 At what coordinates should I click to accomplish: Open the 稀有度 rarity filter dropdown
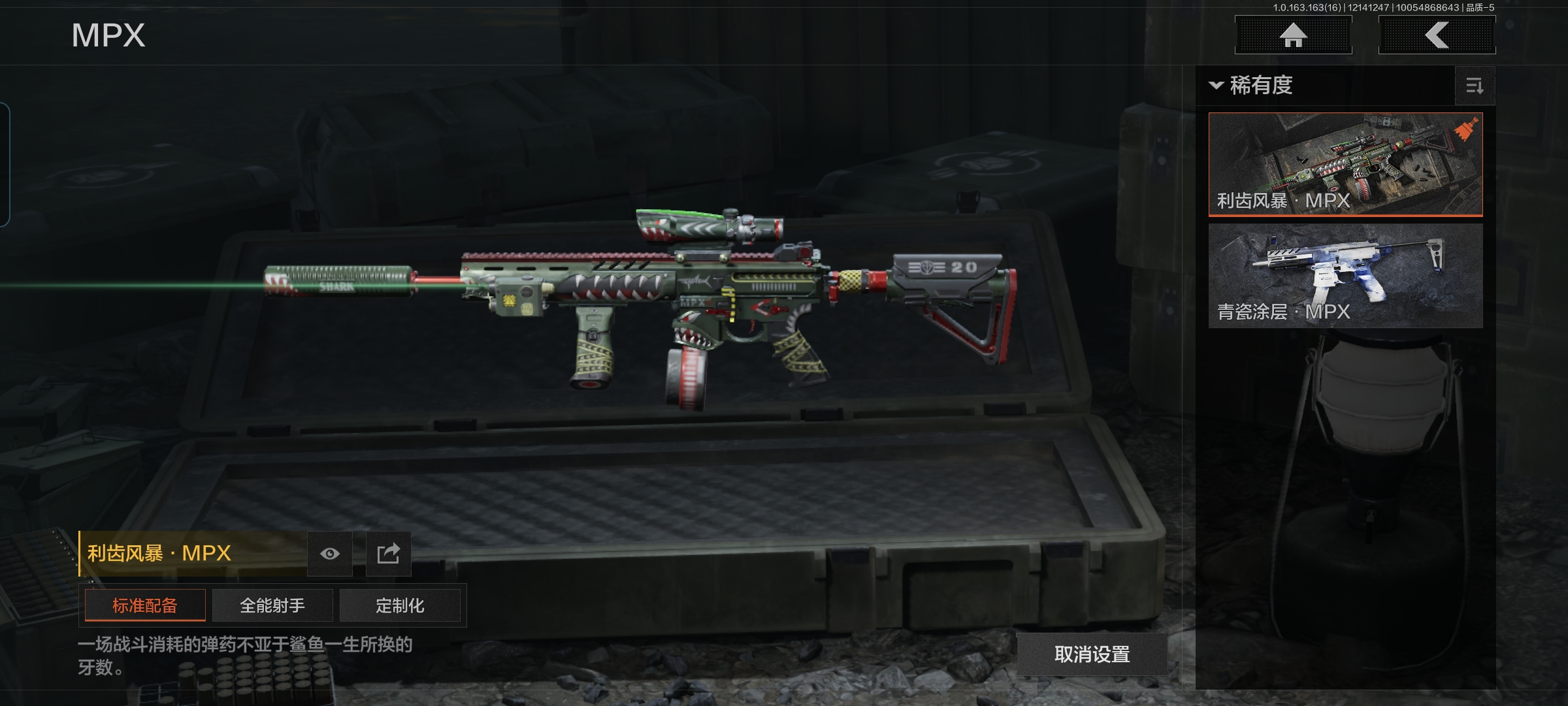[x=1252, y=86]
